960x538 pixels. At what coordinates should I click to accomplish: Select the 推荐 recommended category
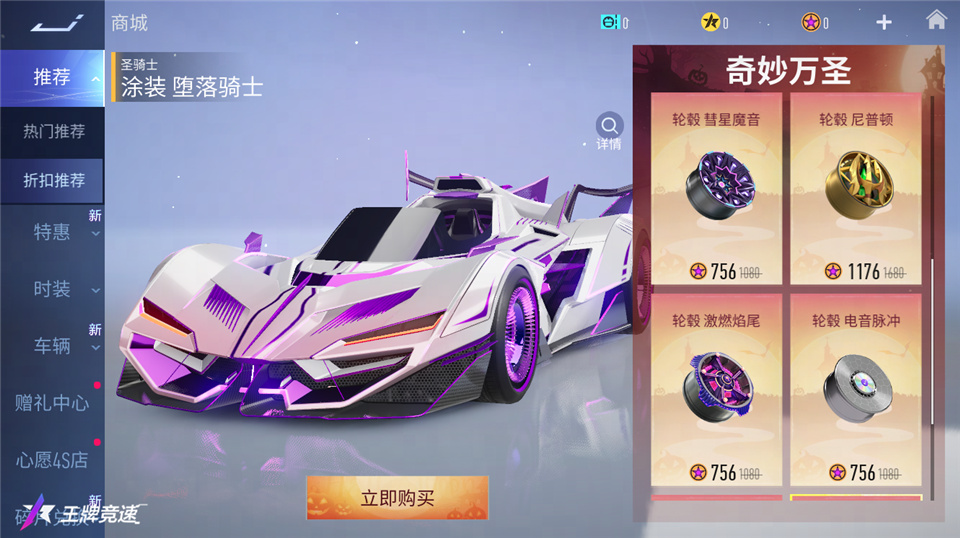click(x=52, y=77)
